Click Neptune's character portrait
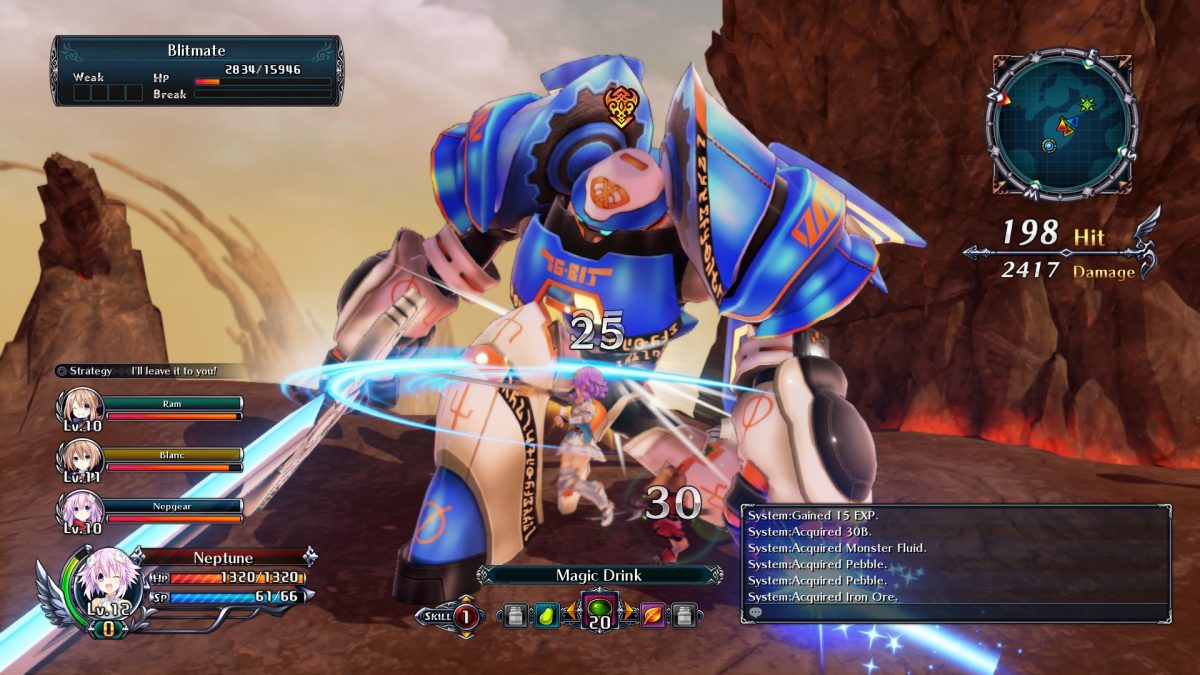 click(97, 585)
